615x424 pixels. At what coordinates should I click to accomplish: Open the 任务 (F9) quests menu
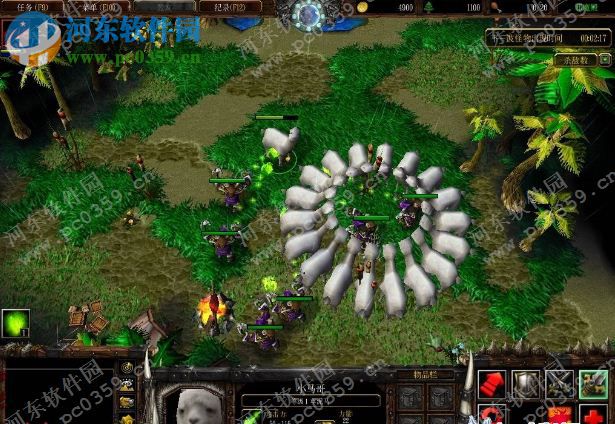(x=26, y=6)
